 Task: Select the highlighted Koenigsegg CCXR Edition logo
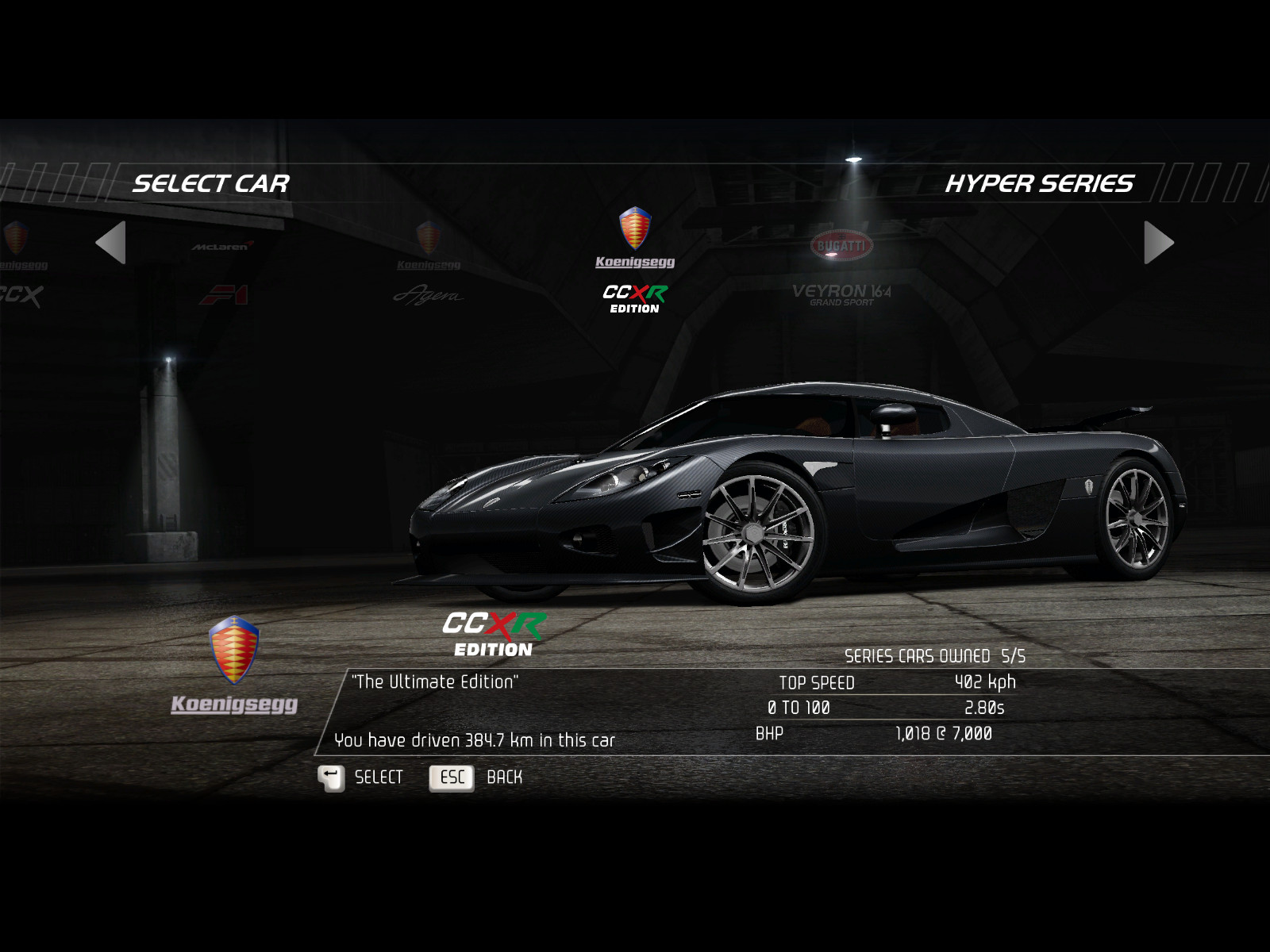635,262
